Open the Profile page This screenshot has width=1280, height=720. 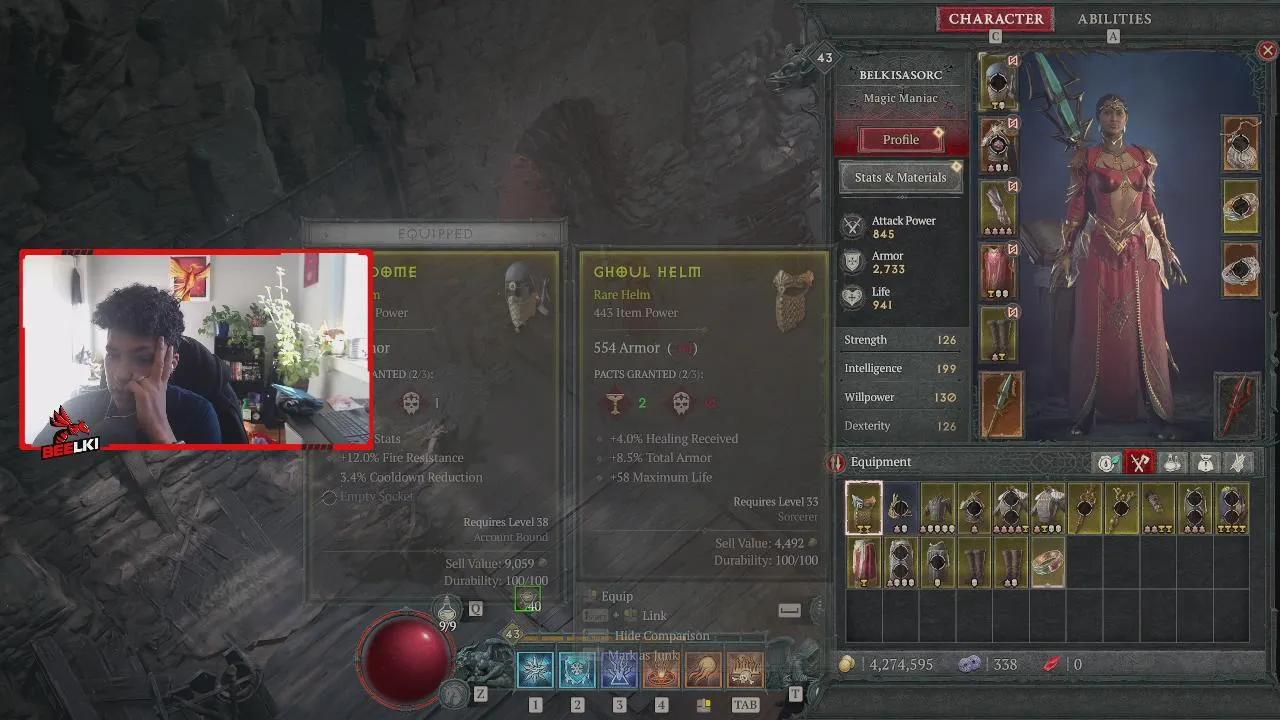click(x=900, y=140)
